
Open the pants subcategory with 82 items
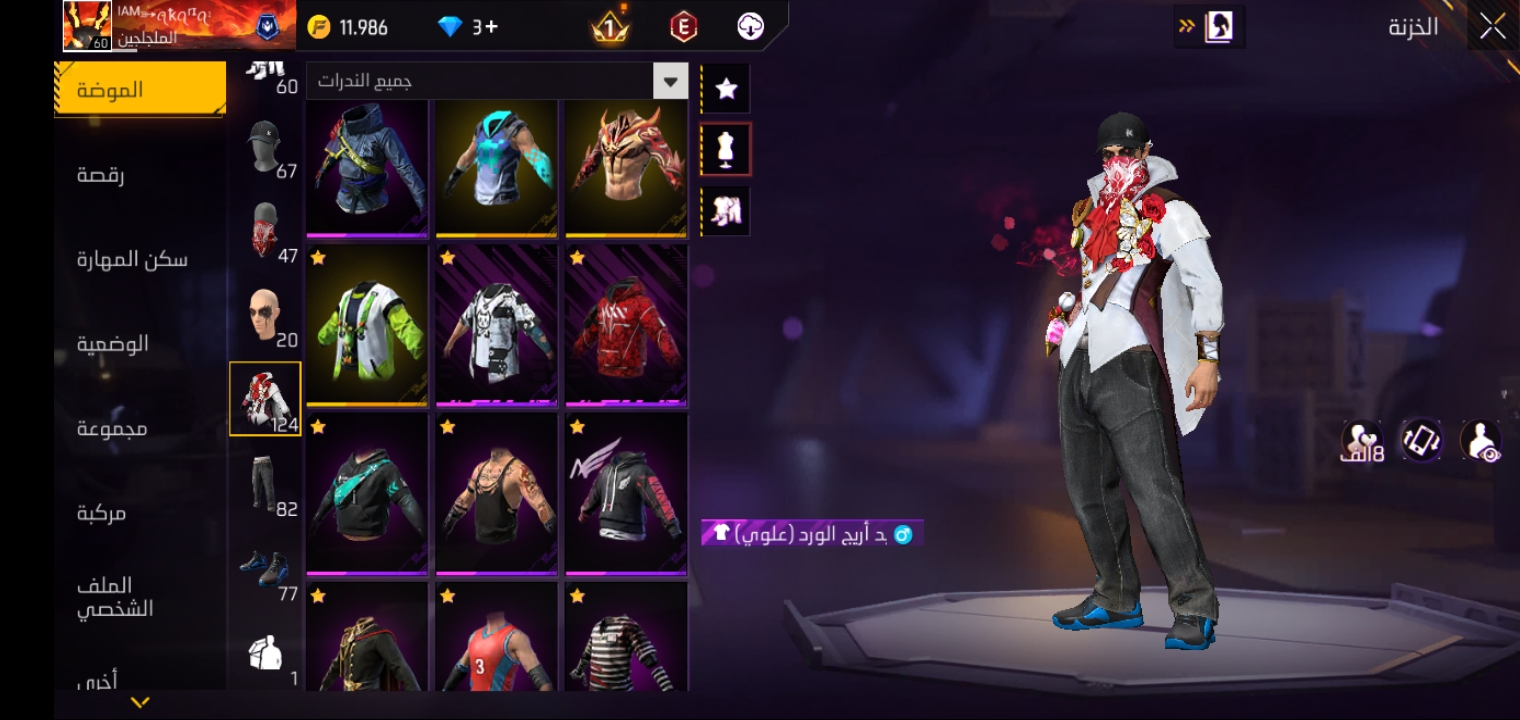pyautogui.click(x=266, y=485)
